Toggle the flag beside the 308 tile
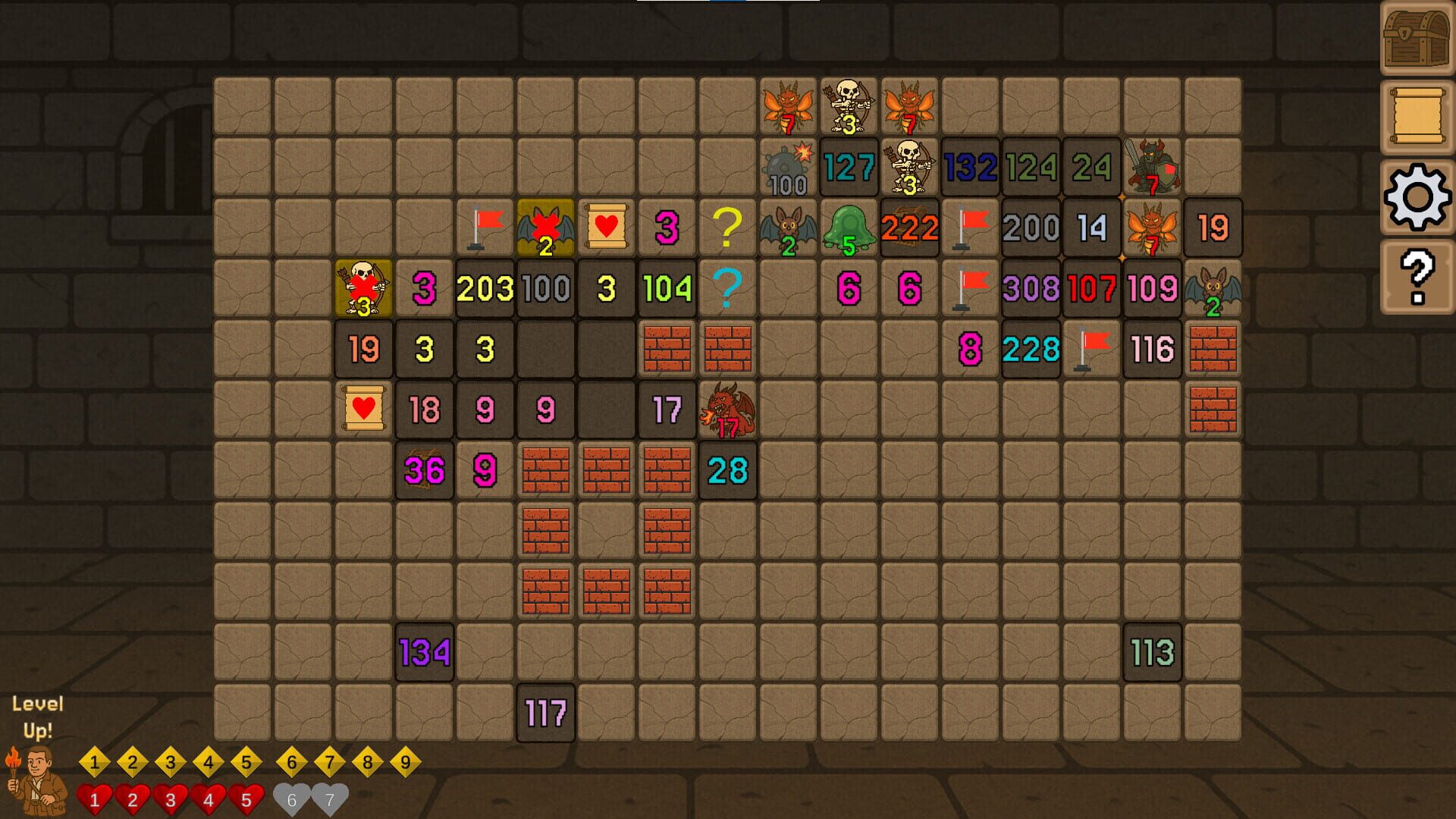 [970, 287]
